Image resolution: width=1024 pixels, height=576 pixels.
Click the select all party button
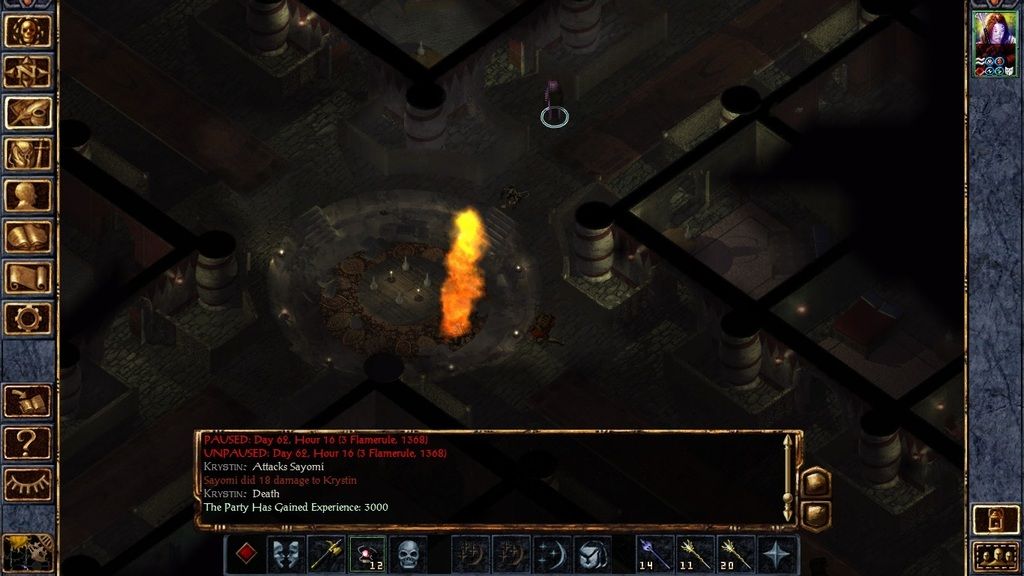coord(994,554)
